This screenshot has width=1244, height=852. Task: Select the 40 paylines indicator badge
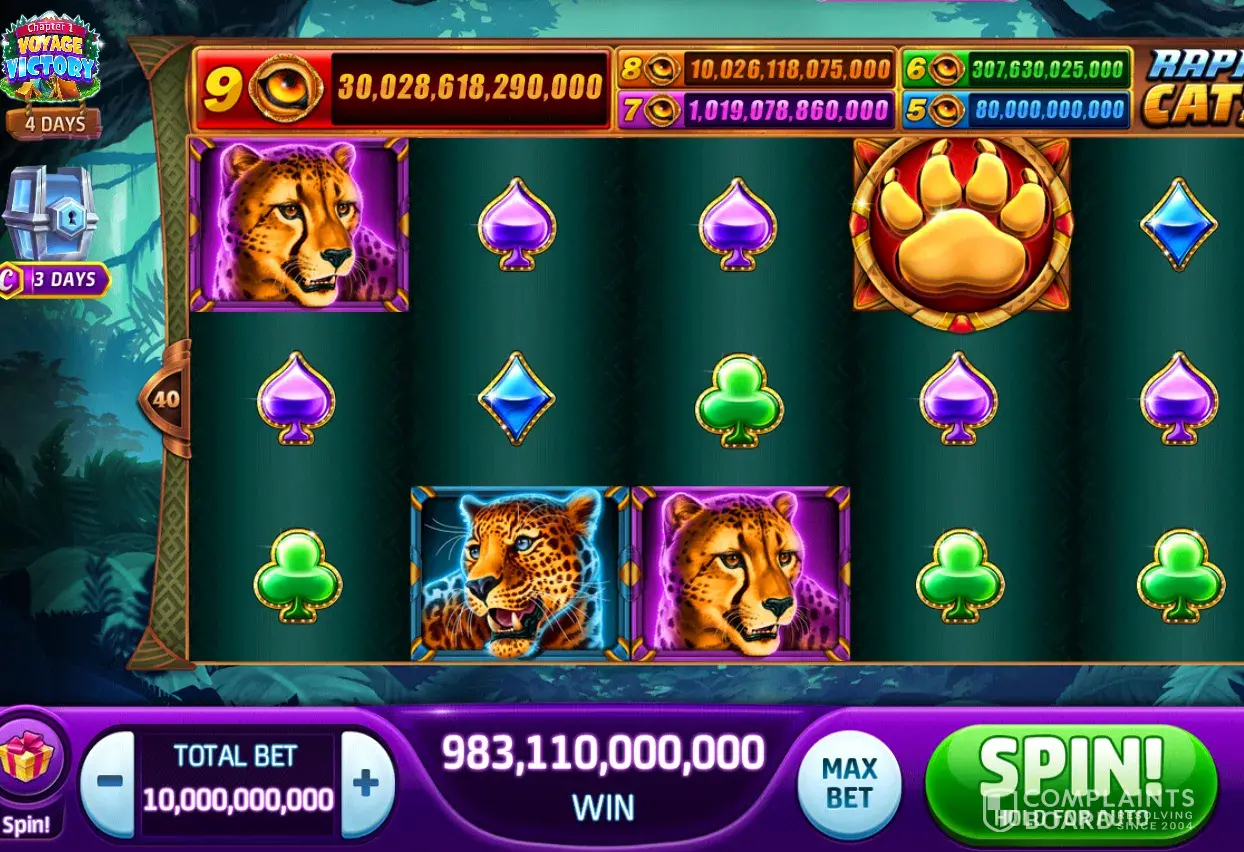tap(166, 399)
